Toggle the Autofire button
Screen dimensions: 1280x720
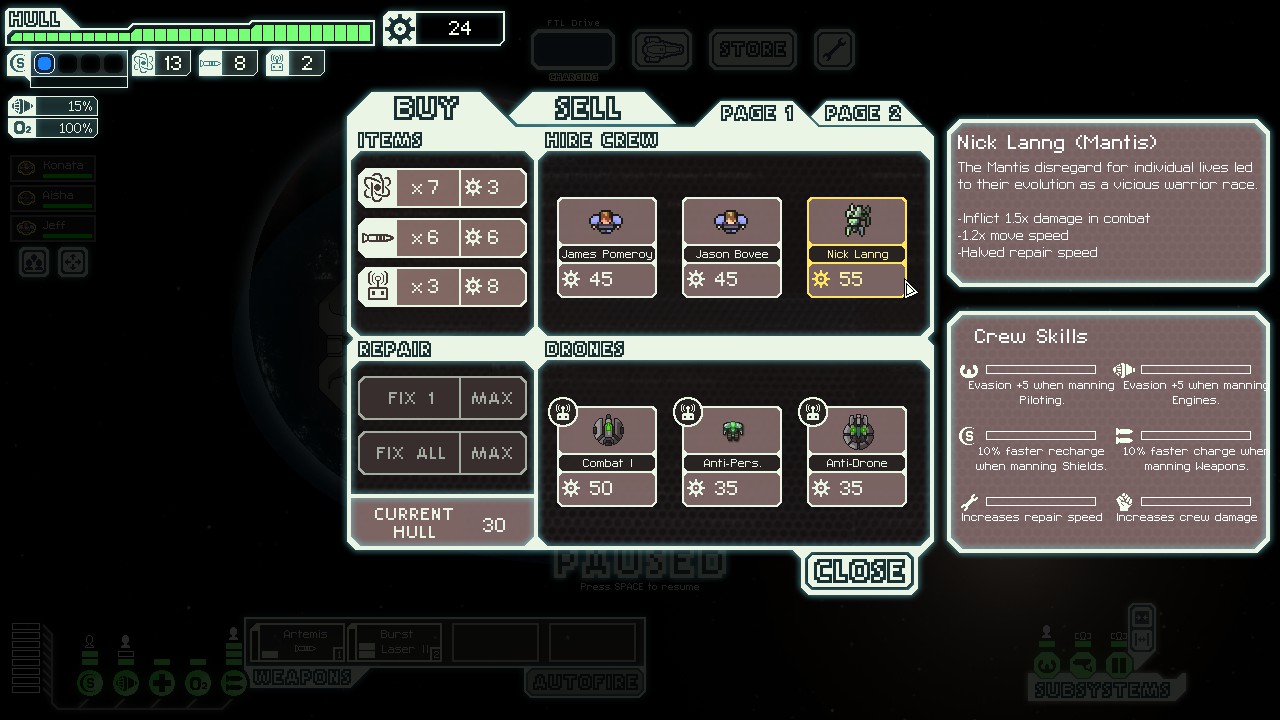click(585, 682)
